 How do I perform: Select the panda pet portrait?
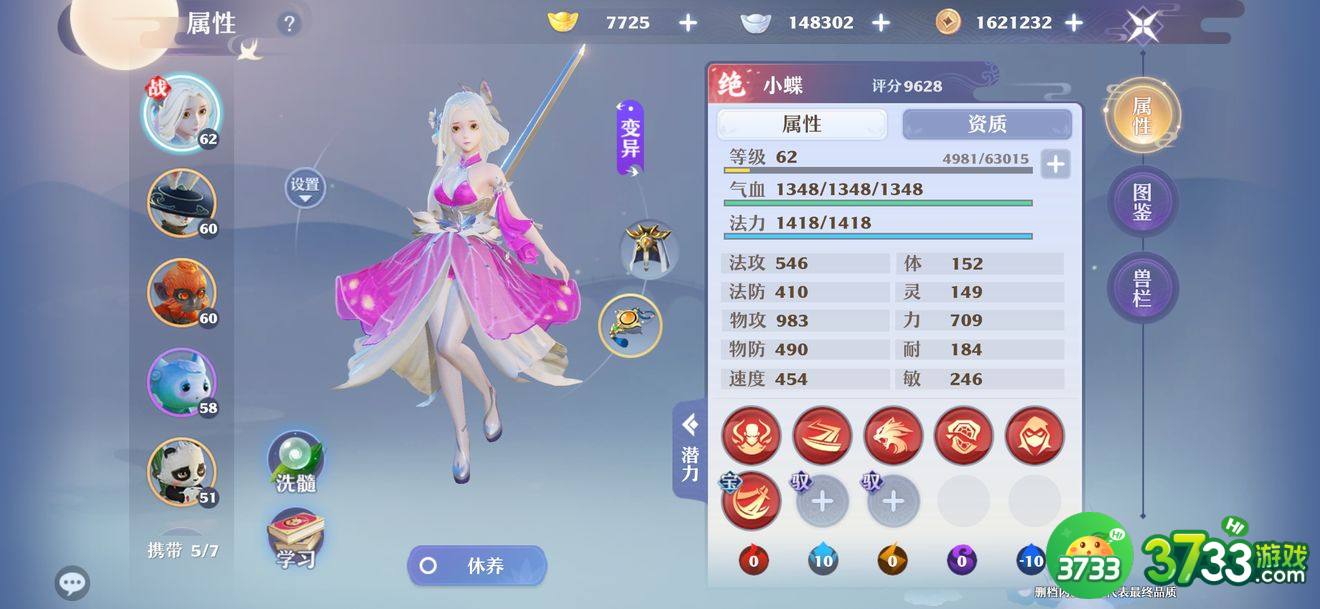181,472
